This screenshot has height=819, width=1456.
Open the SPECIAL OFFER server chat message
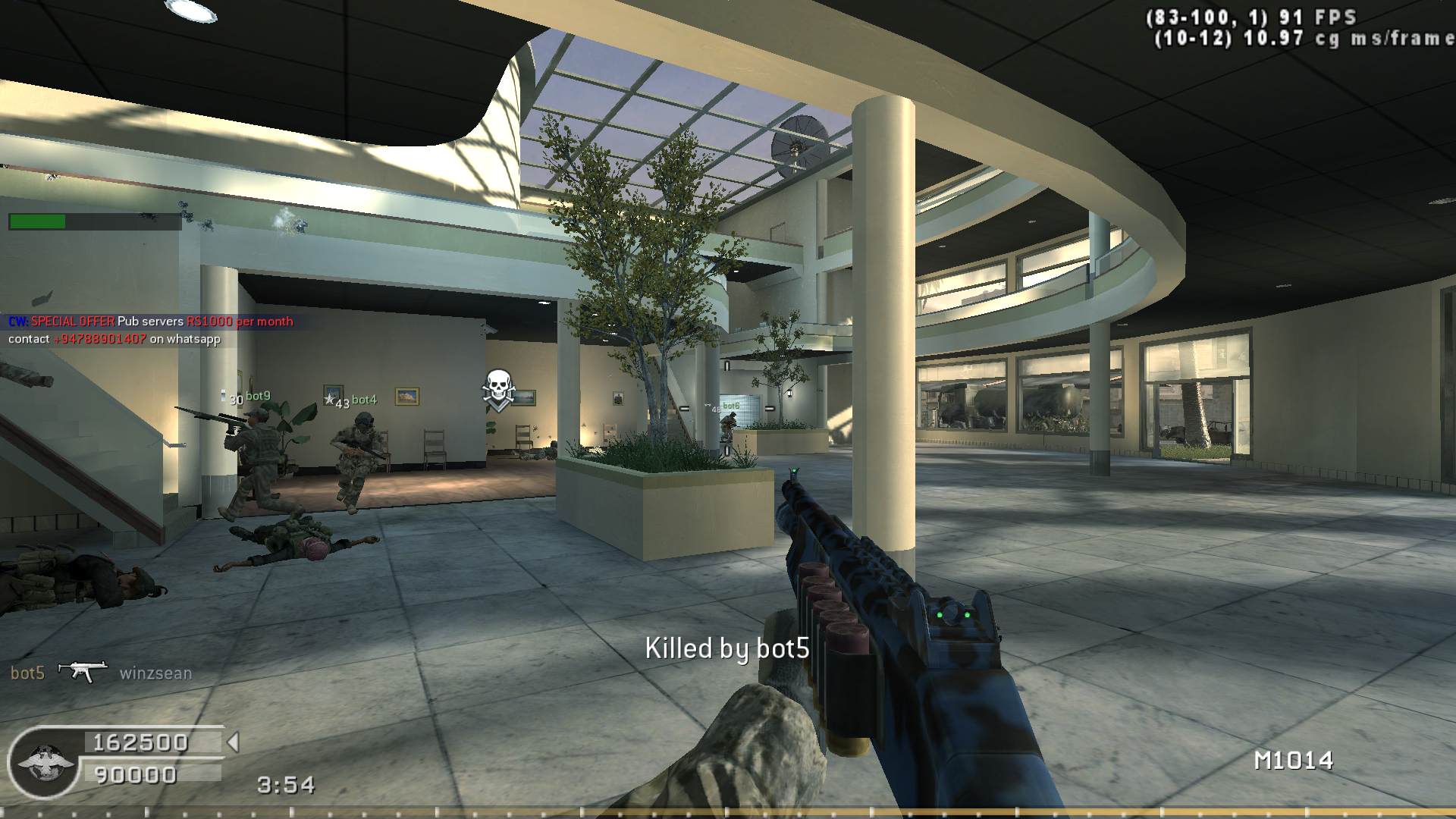point(150,322)
